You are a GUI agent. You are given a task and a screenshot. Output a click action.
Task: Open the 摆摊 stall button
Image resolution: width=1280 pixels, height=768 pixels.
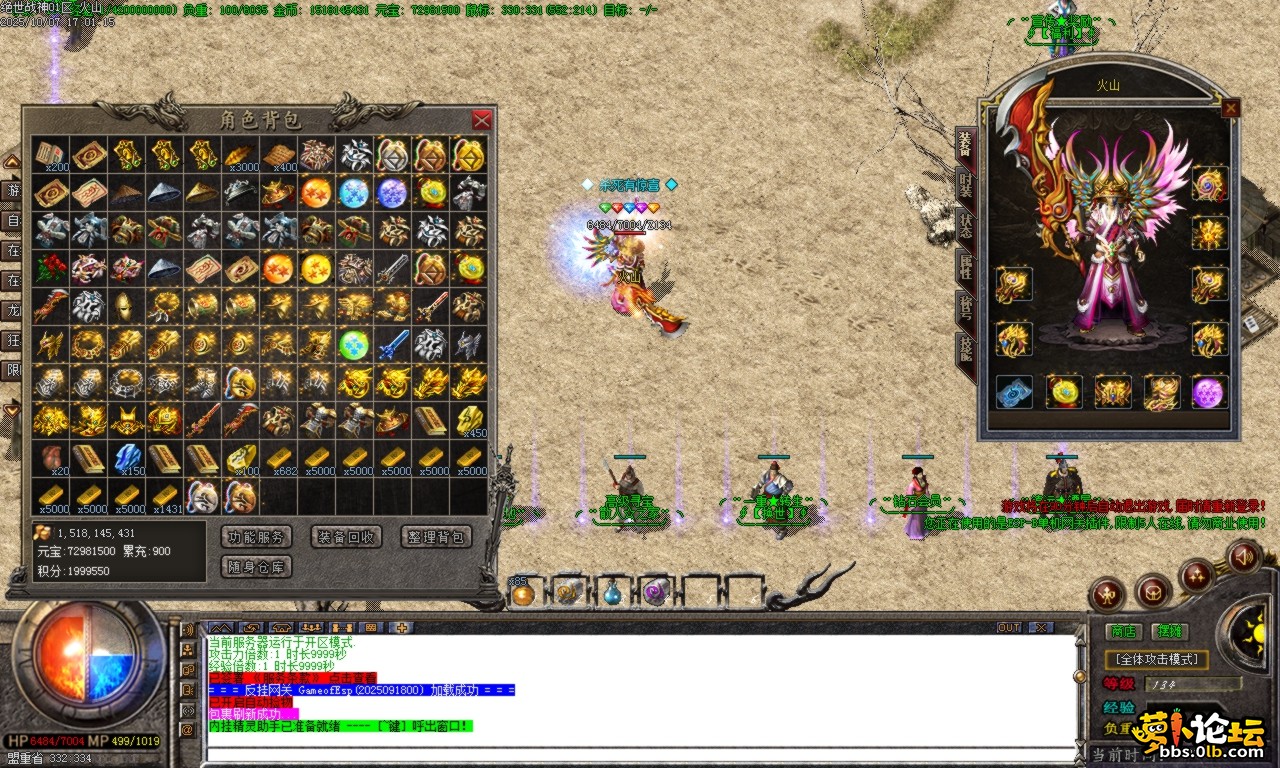coord(1169,631)
